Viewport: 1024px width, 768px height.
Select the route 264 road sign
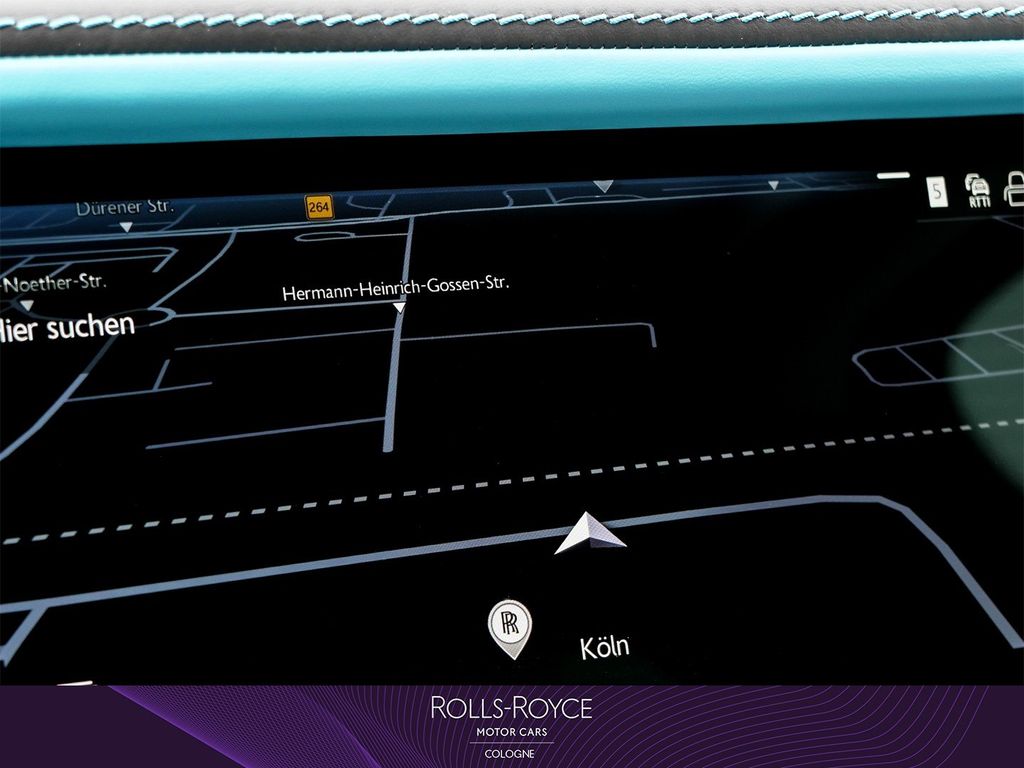point(319,207)
